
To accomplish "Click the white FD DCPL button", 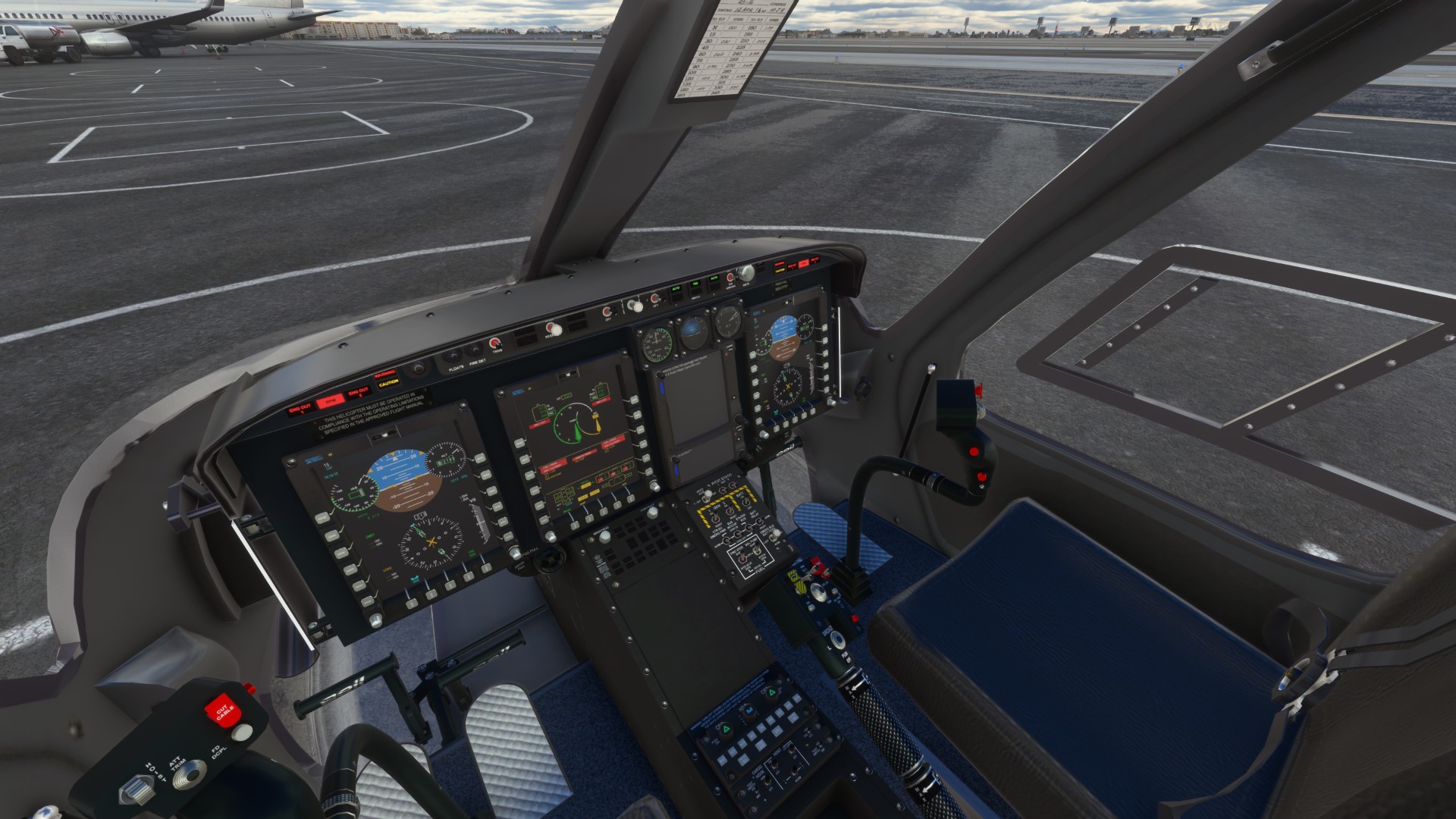I will point(242,732).
